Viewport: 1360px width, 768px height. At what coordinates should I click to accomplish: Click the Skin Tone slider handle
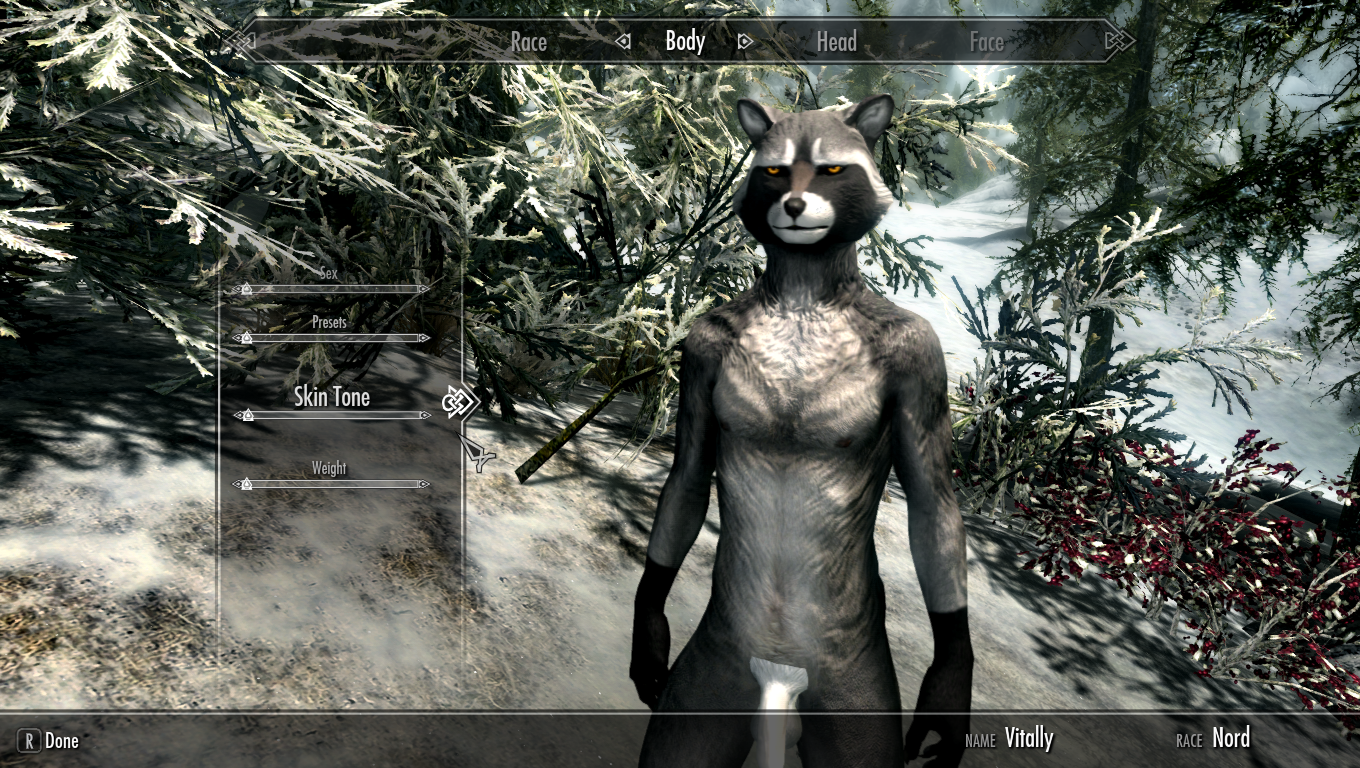click(247, 415)
